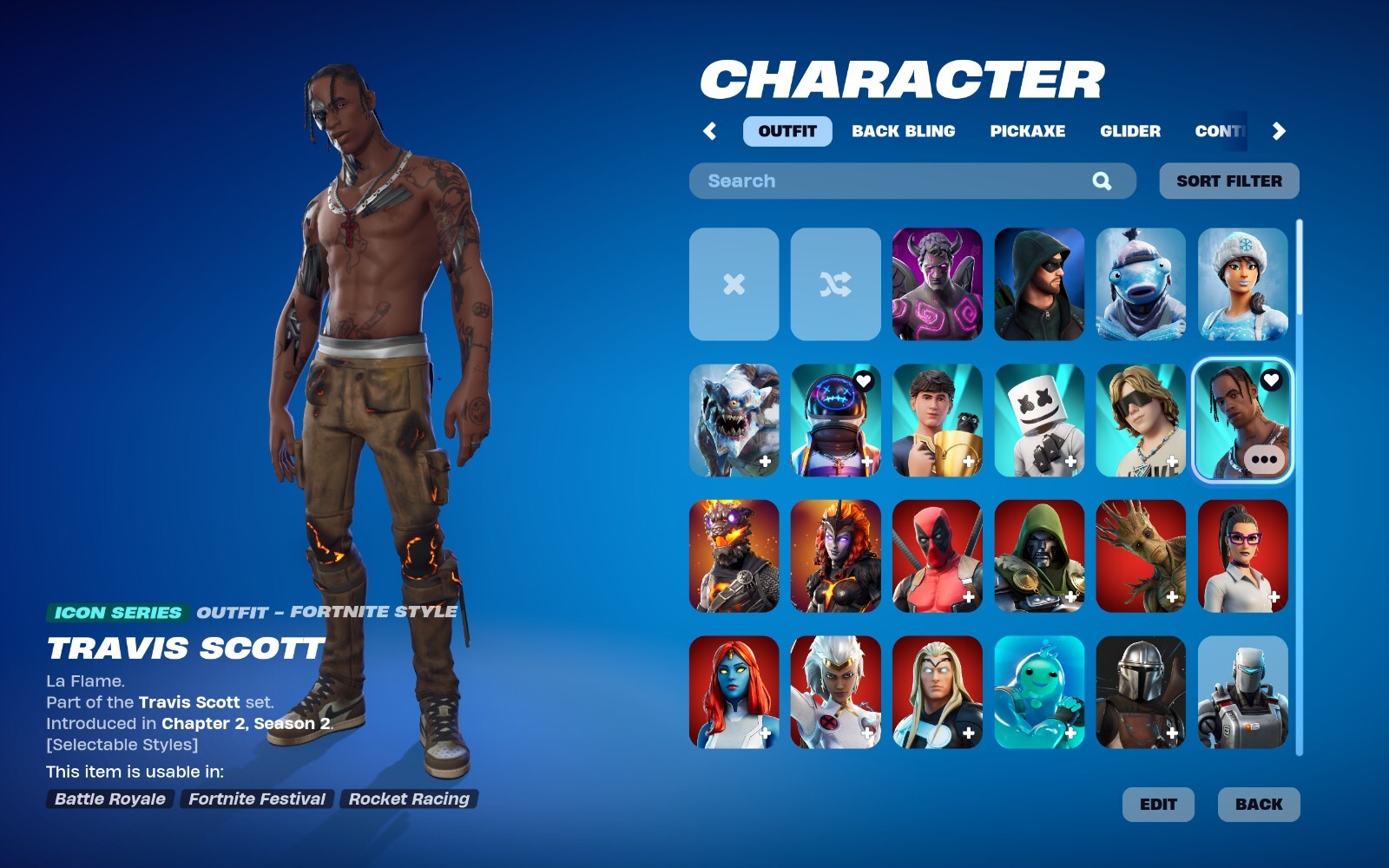Click the plus icon on the Mystique outfit

point(764,732)
